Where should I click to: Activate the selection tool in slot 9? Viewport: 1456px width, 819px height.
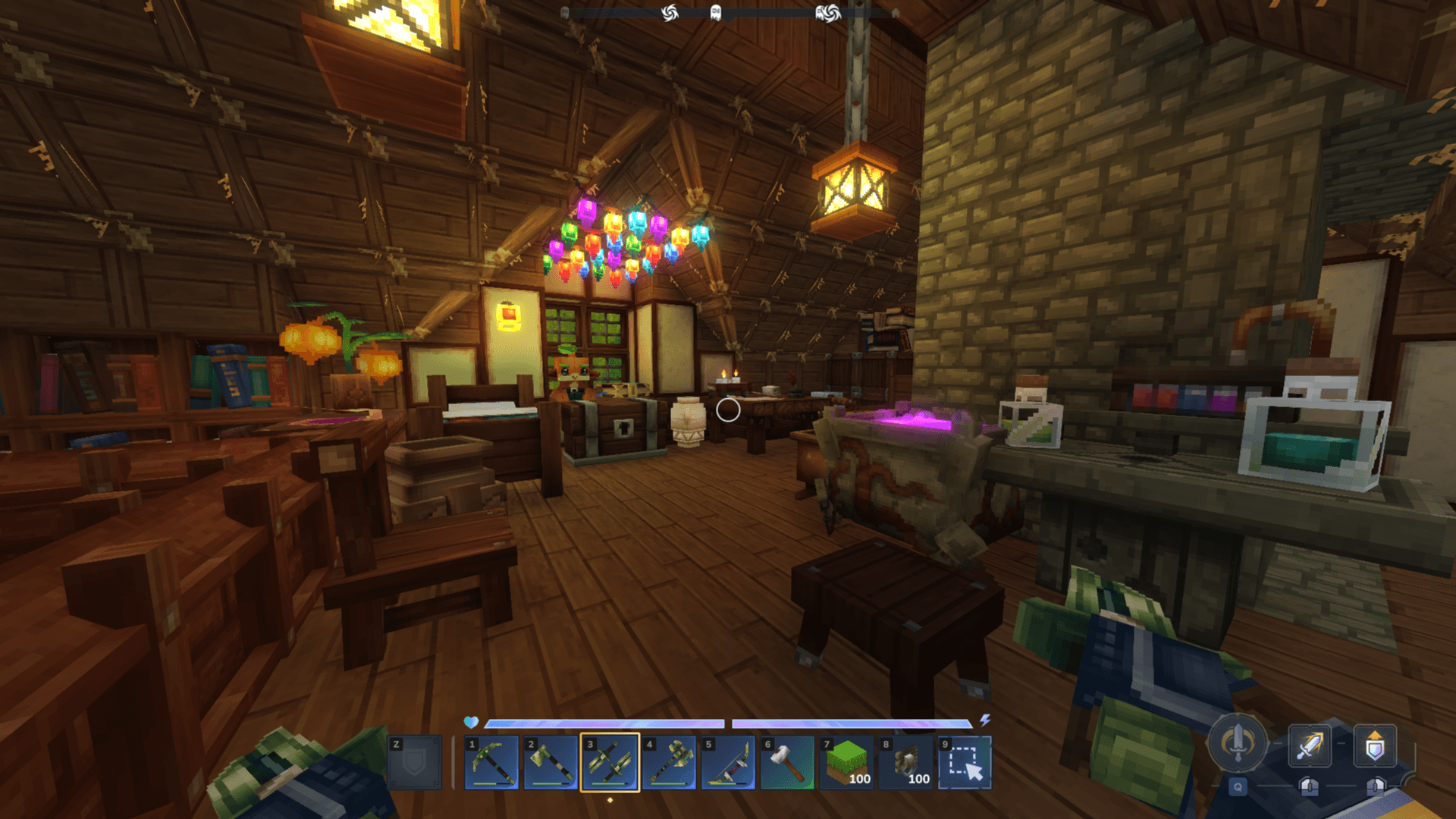tap(965, 762)
